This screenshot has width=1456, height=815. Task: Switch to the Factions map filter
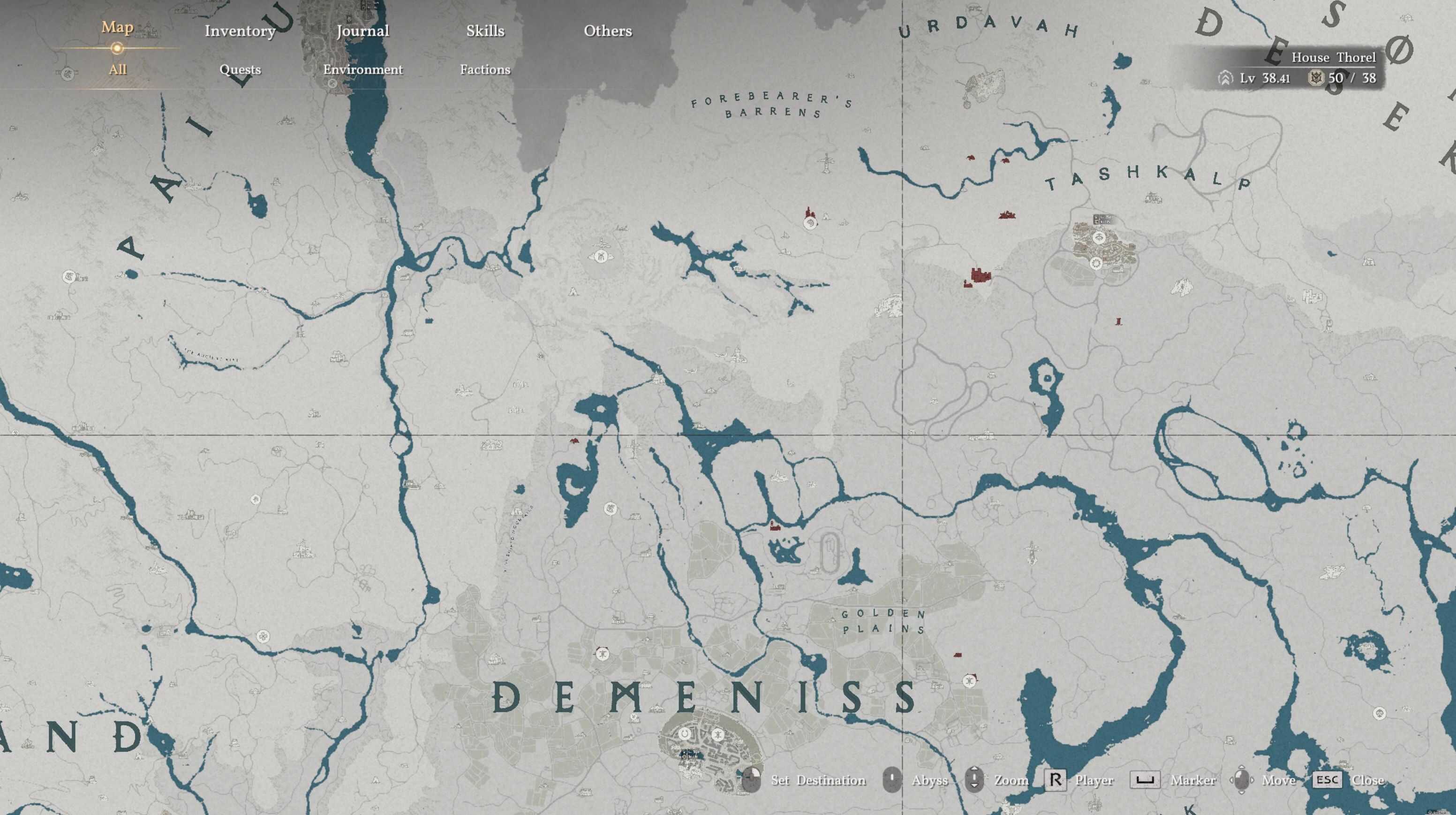click(x=485, y=69)
